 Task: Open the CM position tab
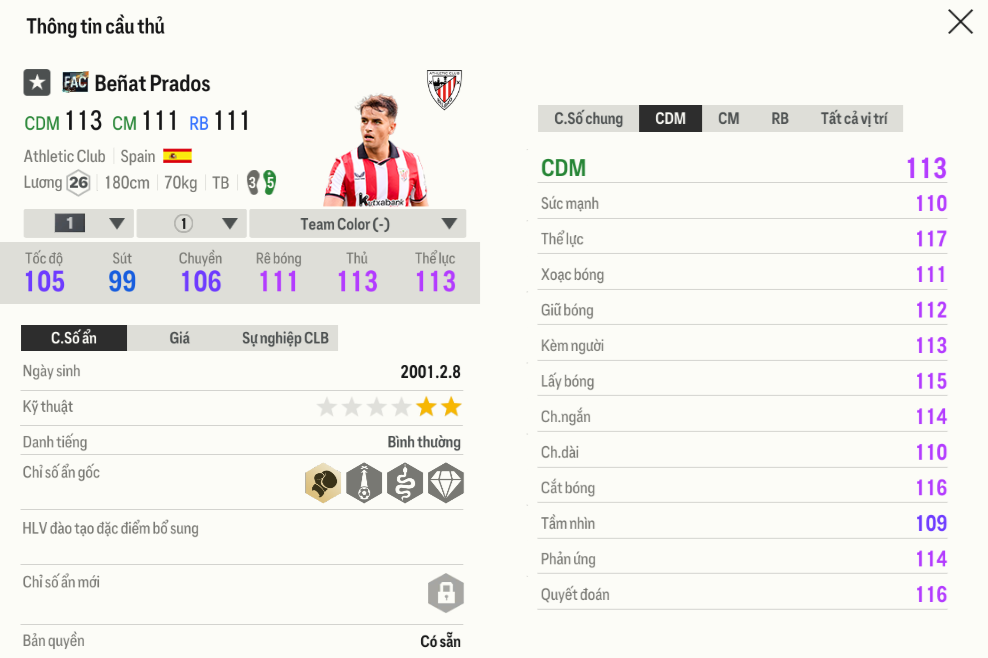pyautogui.click(x=728, y=119)
